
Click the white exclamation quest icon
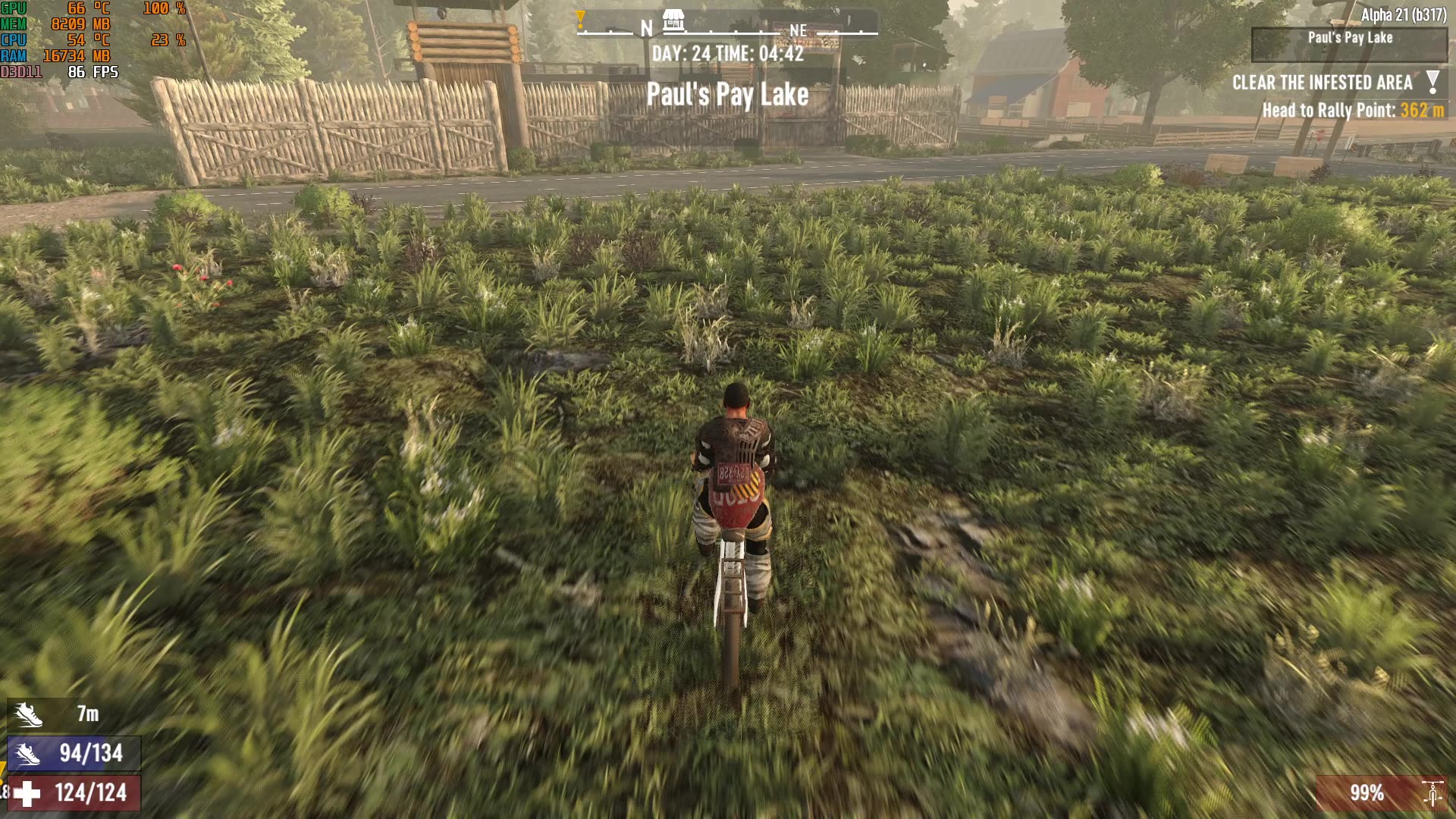(x=1432, y=82)
